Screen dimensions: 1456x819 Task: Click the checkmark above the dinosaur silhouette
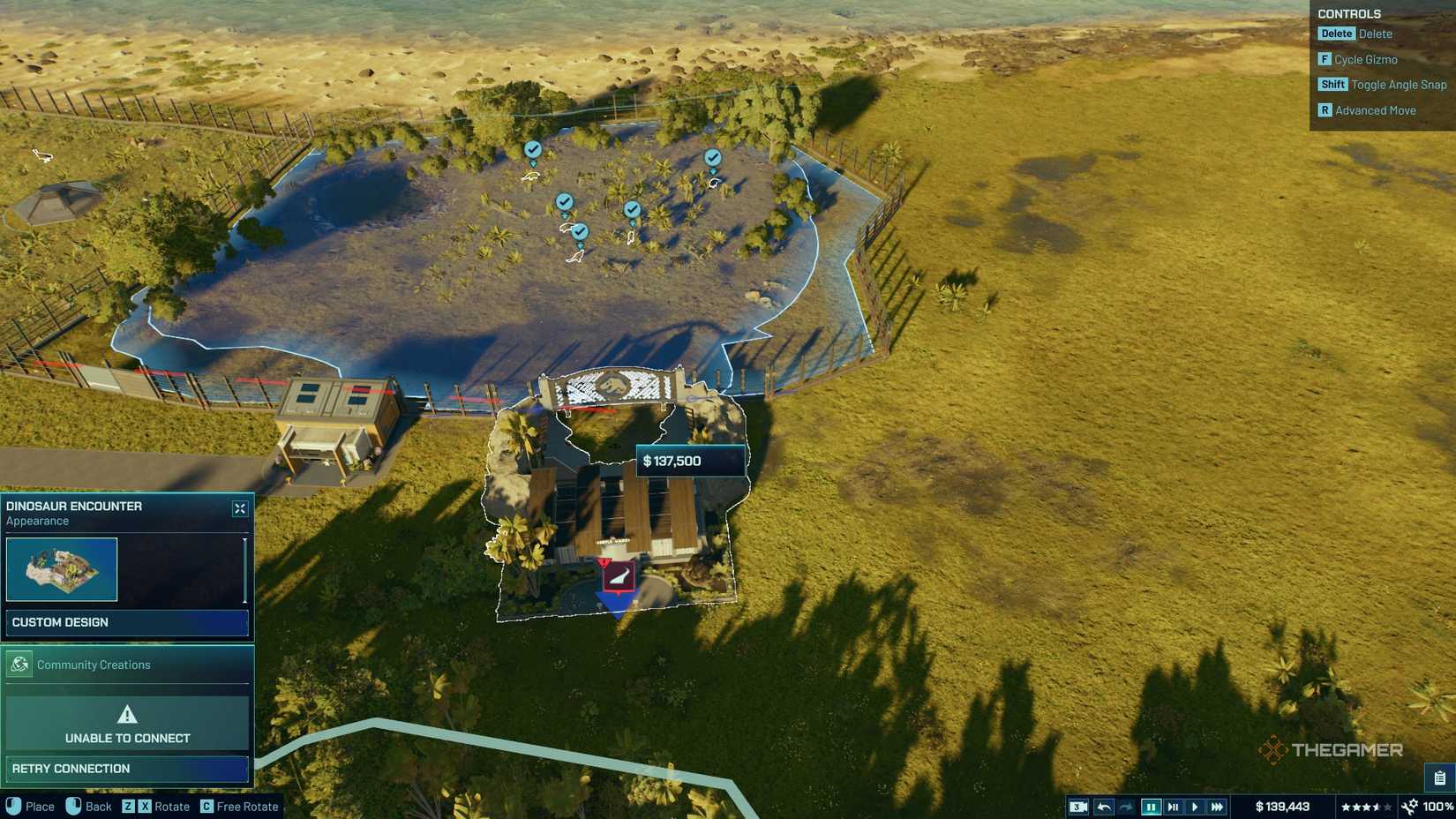click(580, 230)
